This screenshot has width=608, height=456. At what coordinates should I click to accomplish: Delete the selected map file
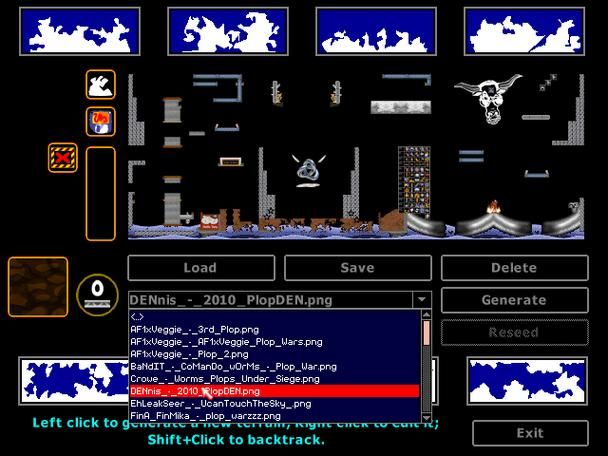(x=514, y=268)
